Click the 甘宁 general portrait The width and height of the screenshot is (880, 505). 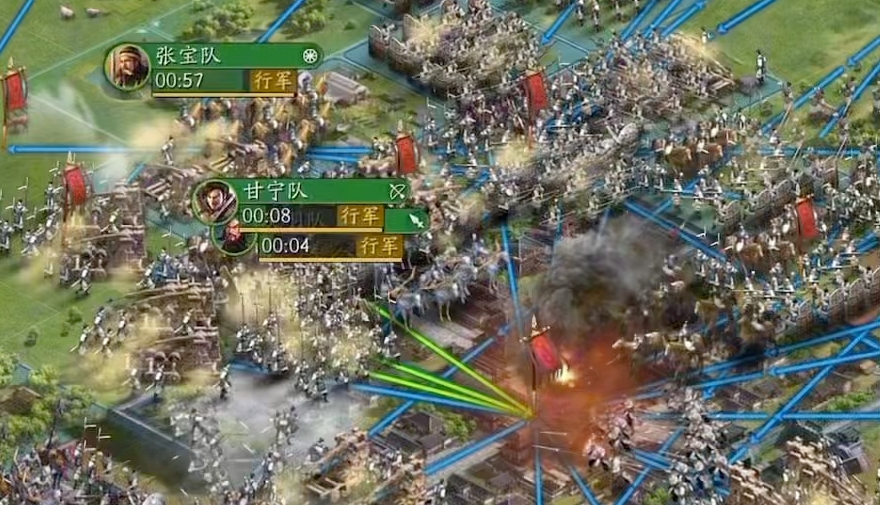click(214, 201)
